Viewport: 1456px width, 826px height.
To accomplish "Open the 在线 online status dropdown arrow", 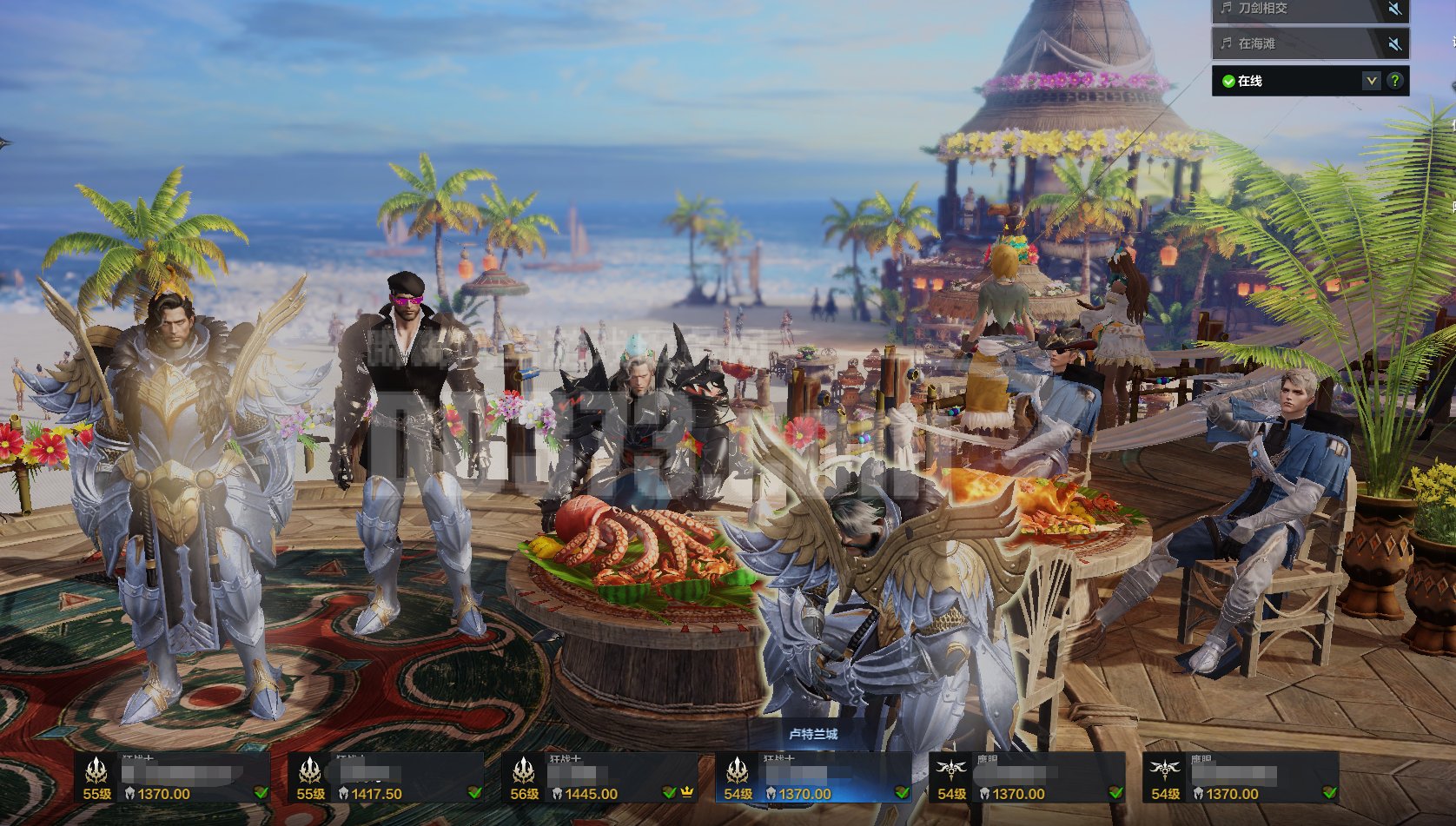I will tap(1371, 81).
